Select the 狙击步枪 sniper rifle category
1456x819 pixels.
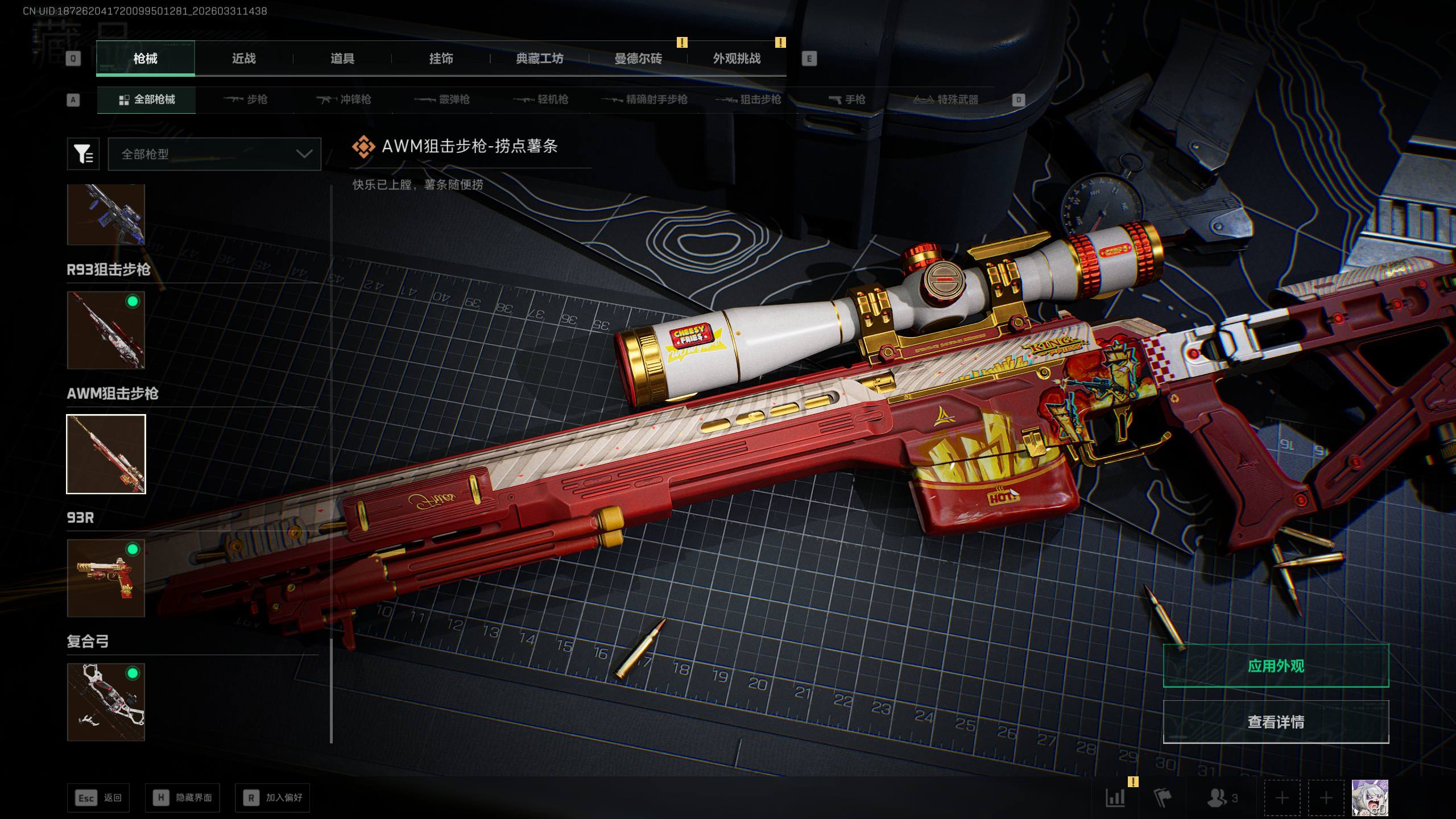[748, 100]
